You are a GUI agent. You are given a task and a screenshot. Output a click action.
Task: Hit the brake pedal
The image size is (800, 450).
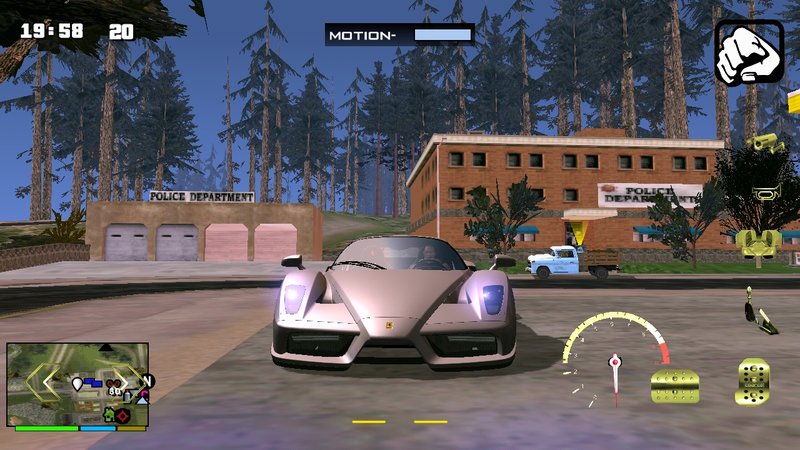pos(675,385)
